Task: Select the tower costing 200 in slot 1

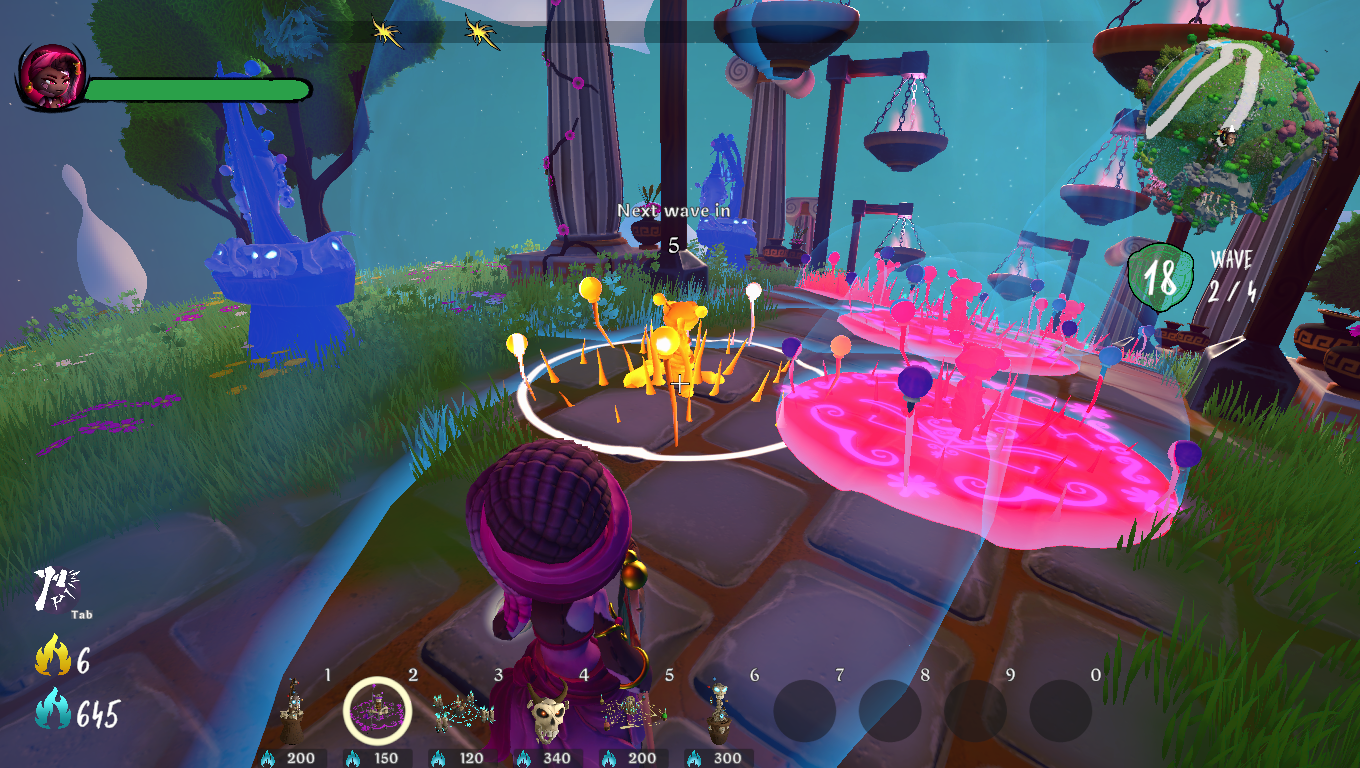Action: pos(291,710)
